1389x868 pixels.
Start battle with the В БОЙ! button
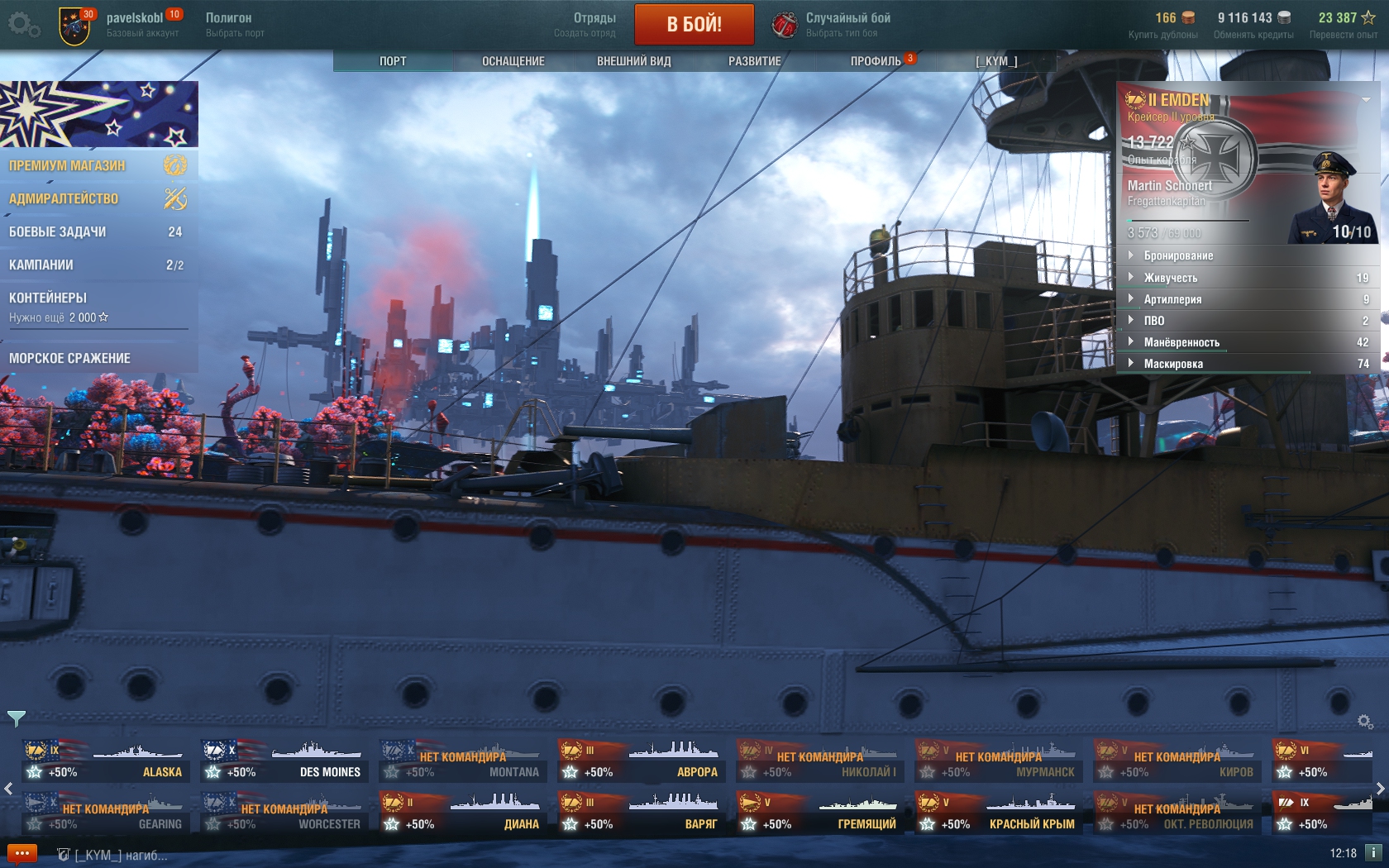[x=694, y=24]
